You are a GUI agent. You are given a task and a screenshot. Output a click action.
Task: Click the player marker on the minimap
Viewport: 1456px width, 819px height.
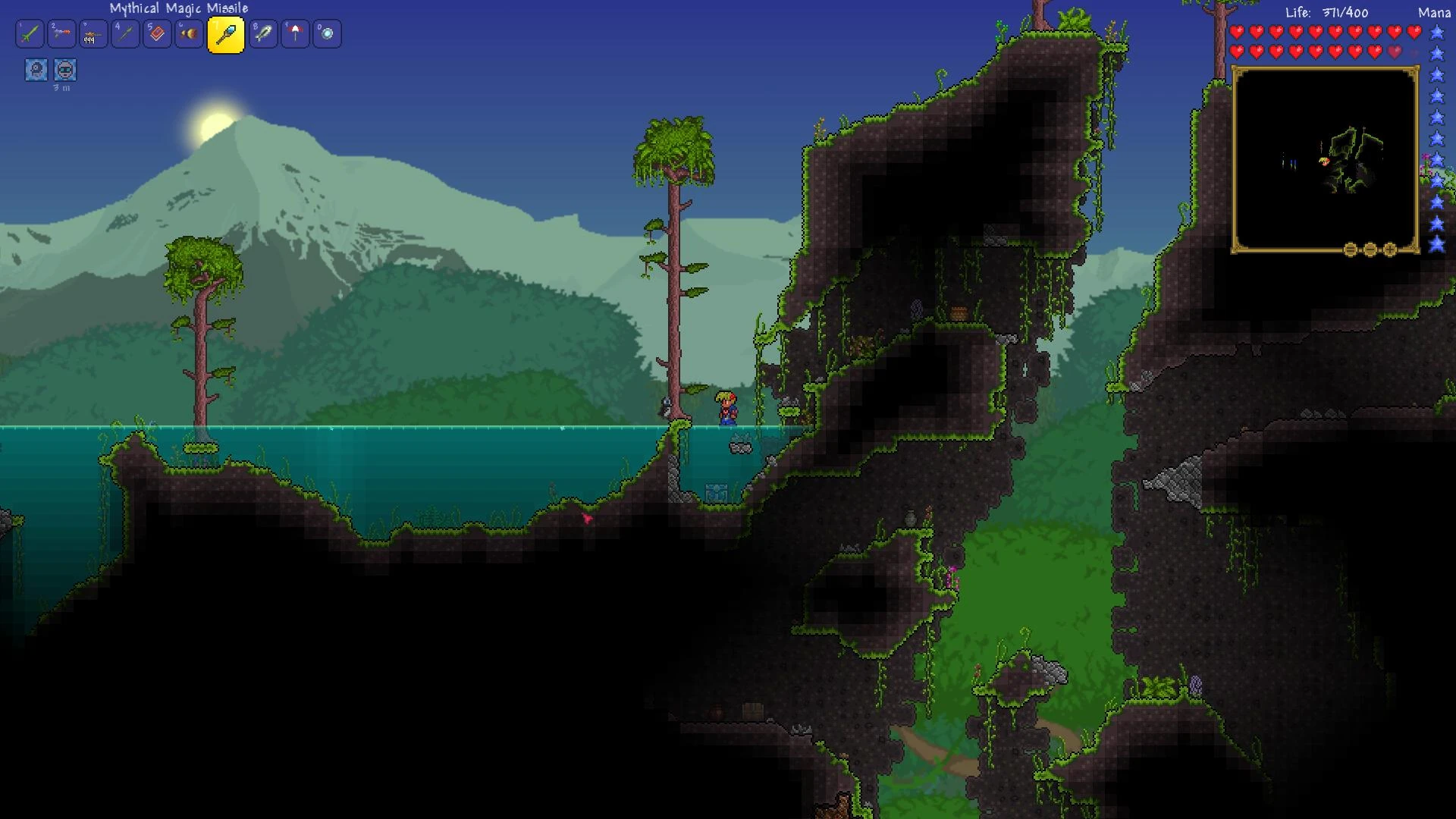[x=1323, y=161]
